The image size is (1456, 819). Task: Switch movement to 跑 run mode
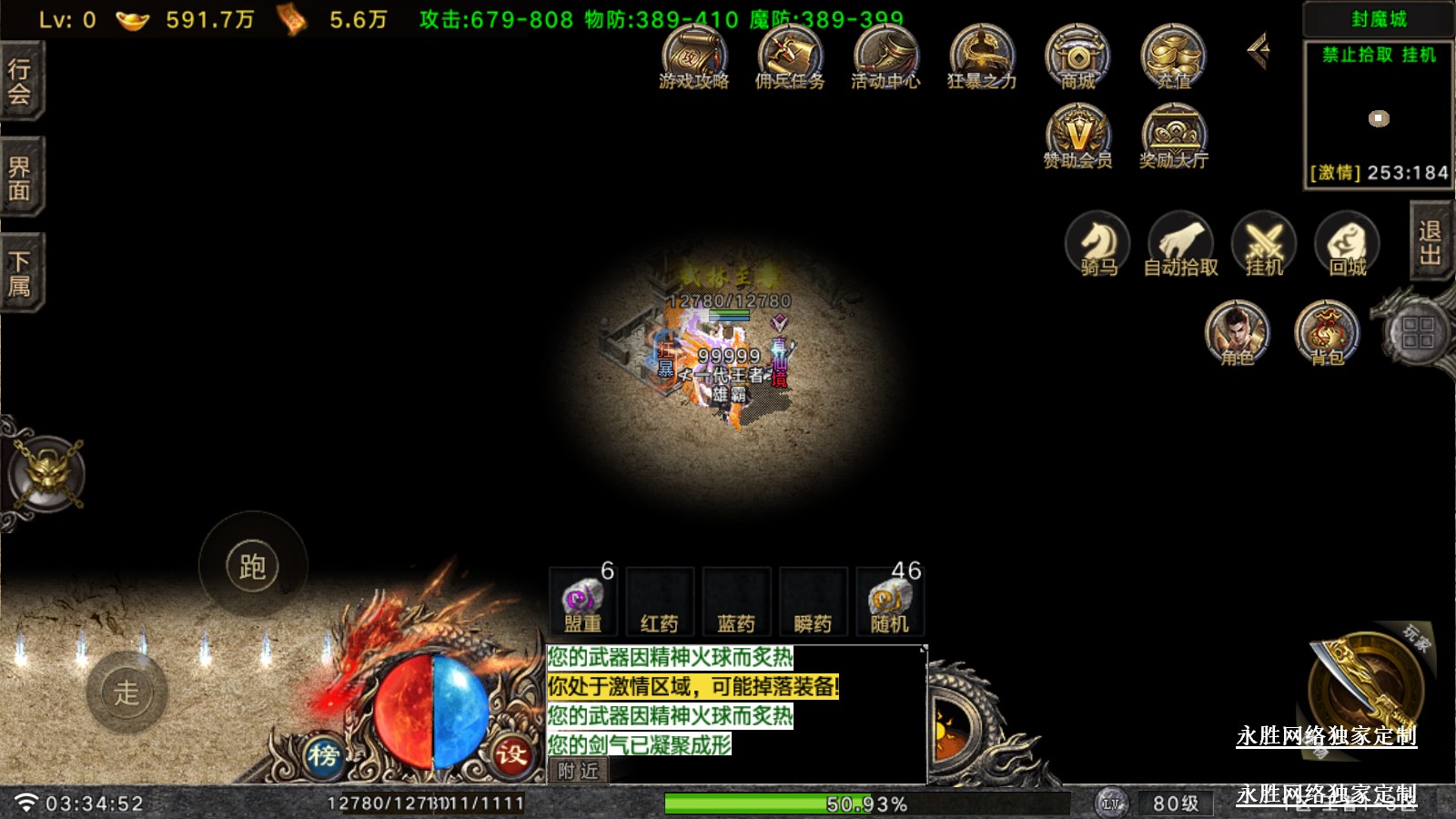pyautogui.click(x=253, y=566)
